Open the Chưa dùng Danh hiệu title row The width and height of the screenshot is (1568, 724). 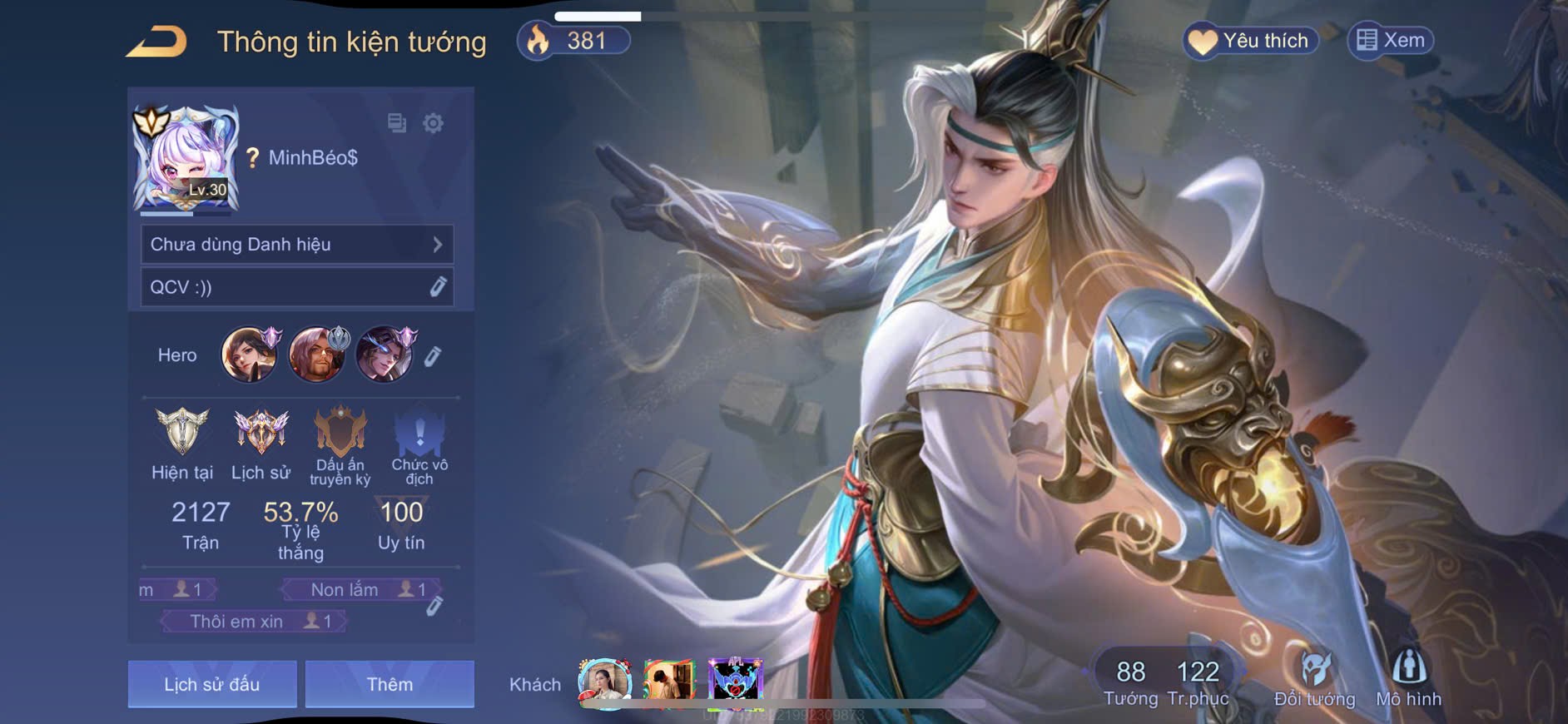click(297, 245)
